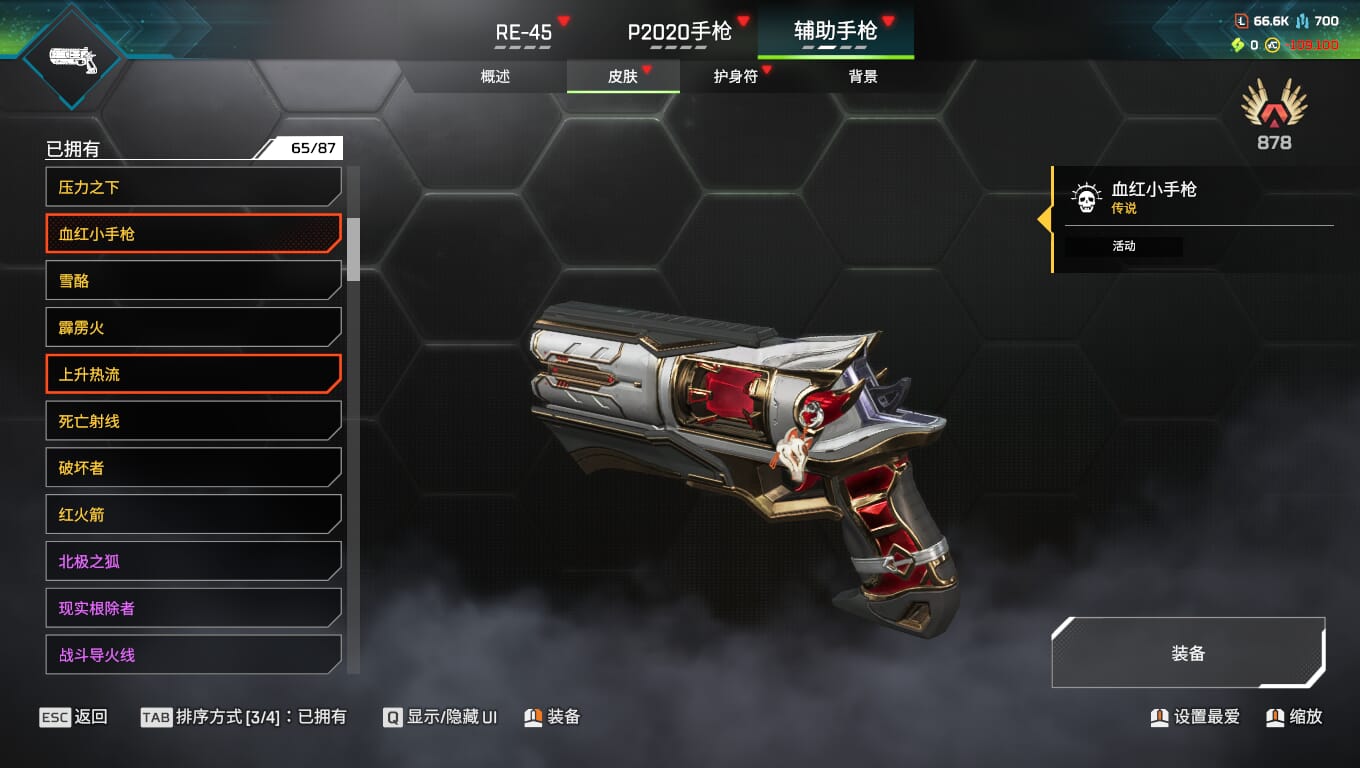Viewport: 1360px width, 768px height.
Task: Switch to the 皮肤 skins tab
Action: coord(623,76)
